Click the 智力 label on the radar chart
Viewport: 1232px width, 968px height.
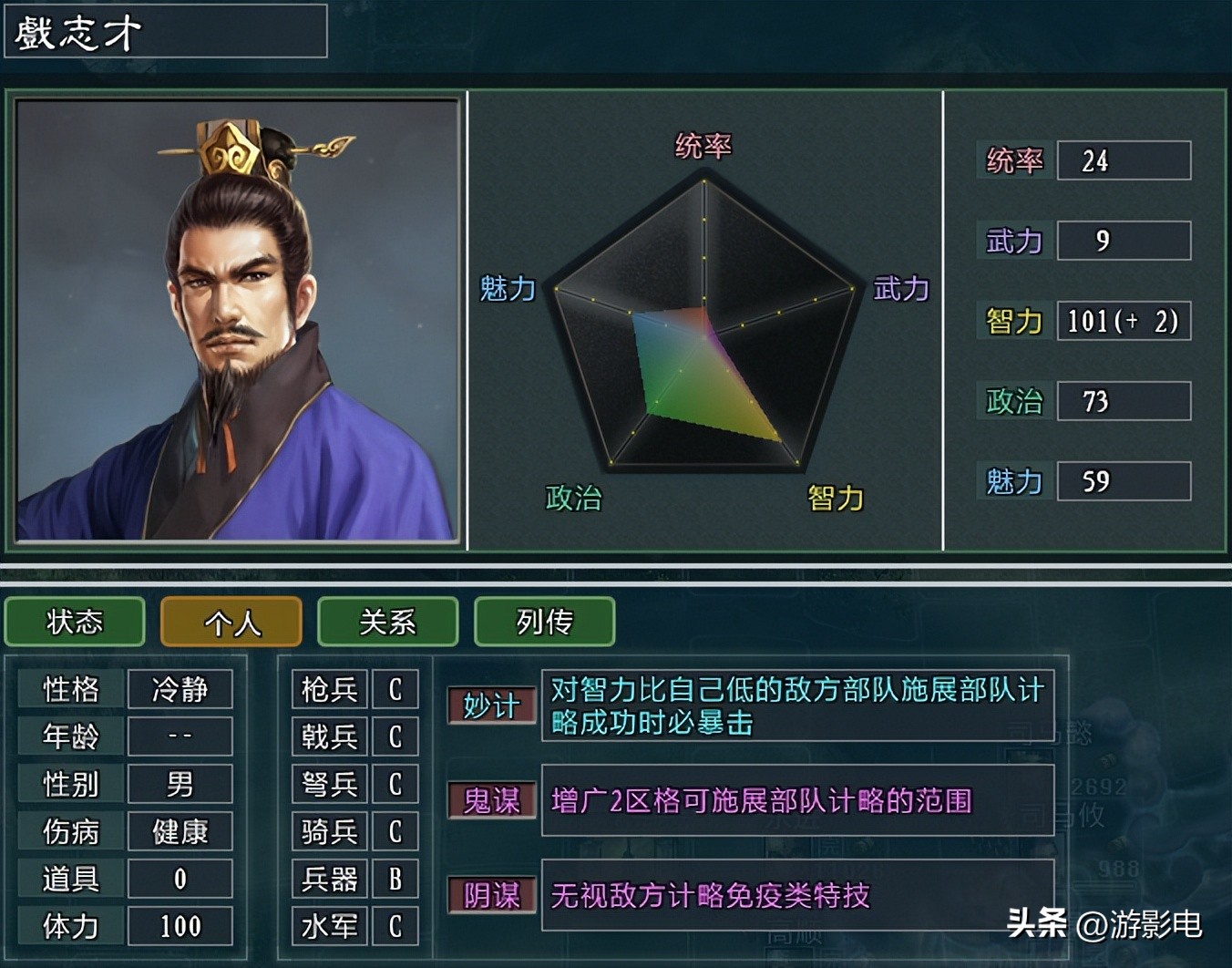pyautogui.click(x=835, y=499)
